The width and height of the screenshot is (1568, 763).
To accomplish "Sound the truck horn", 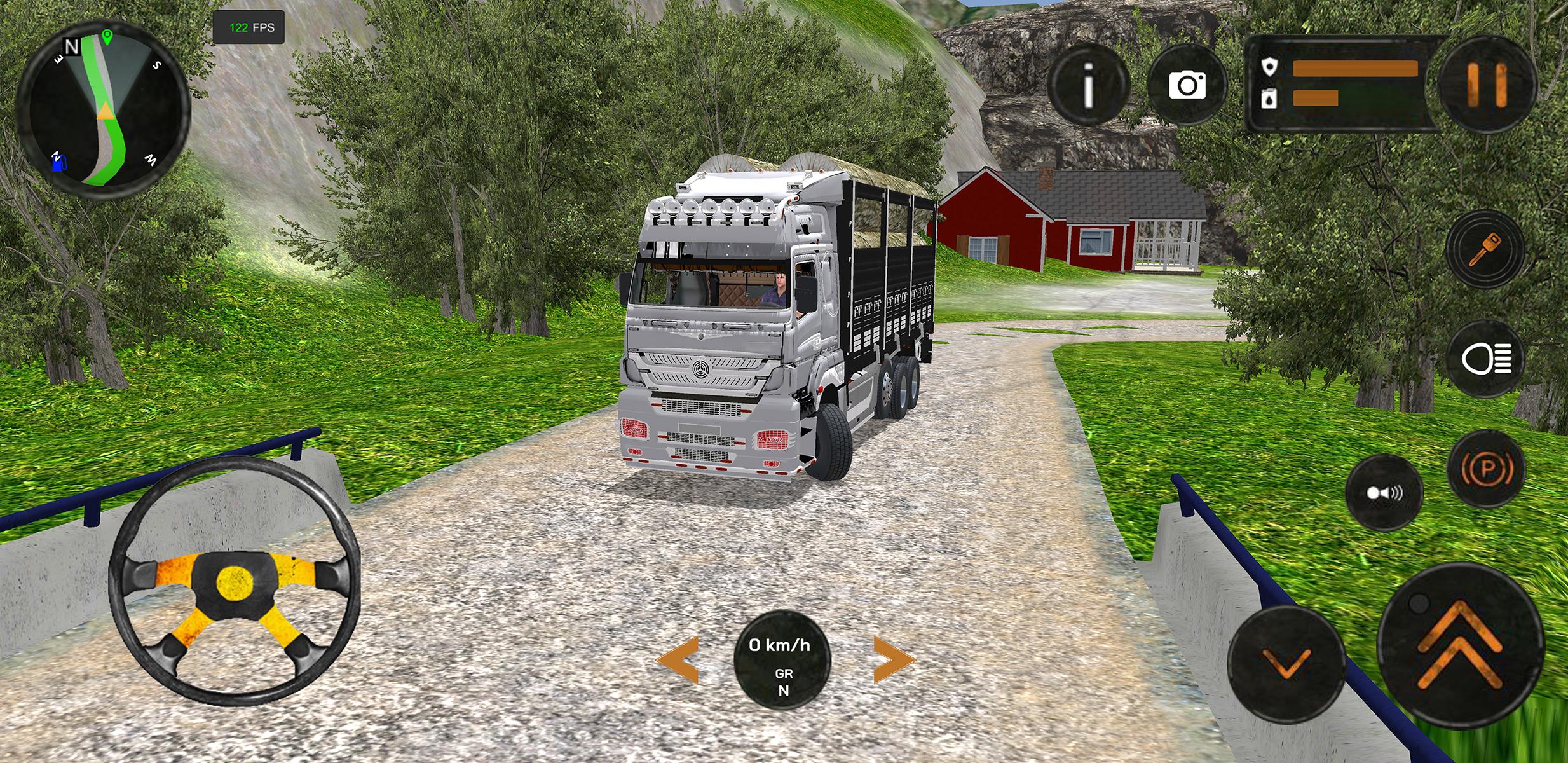I will [x=1384, y=493].
